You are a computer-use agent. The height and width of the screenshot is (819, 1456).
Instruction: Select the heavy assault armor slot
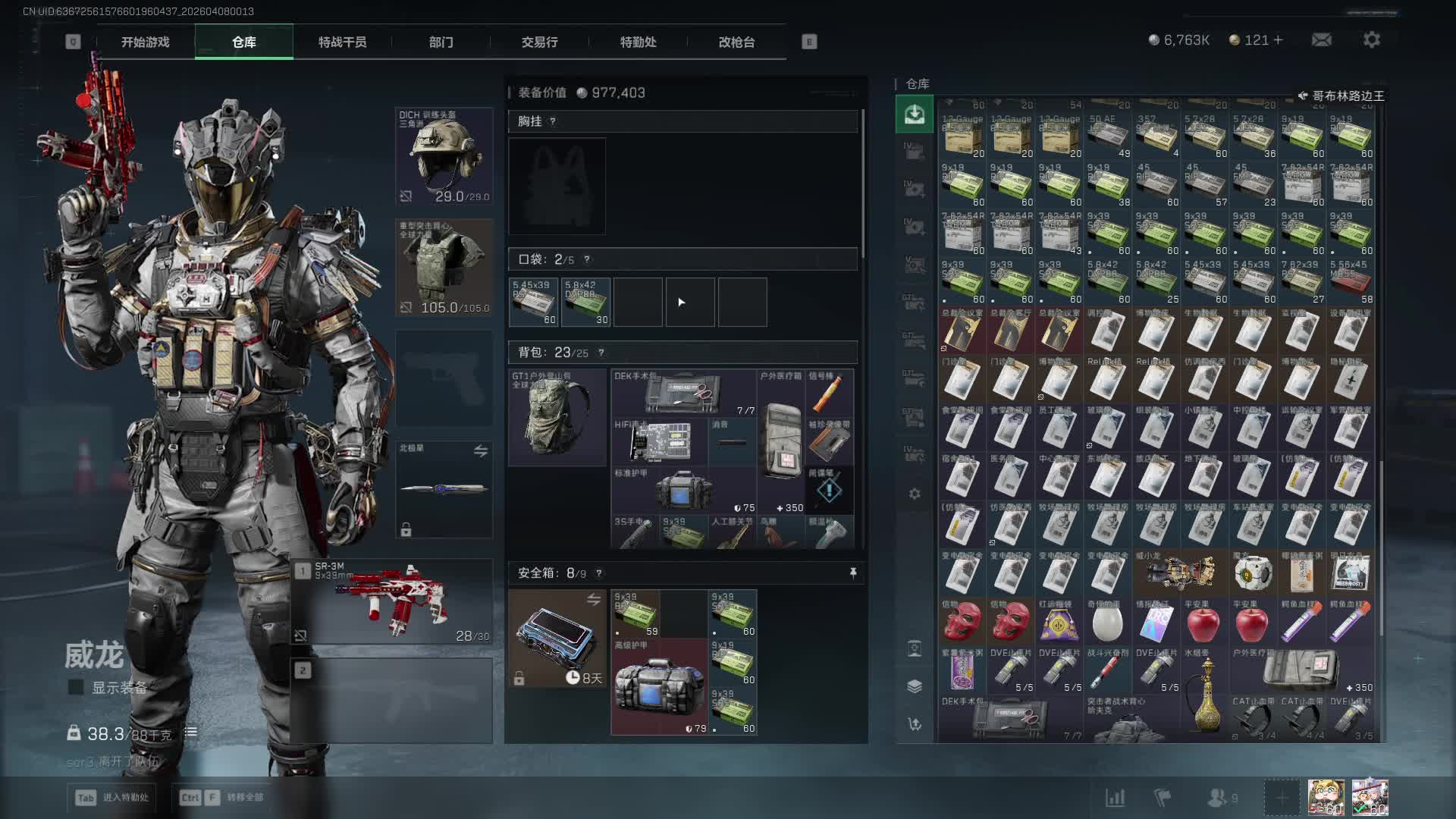point(444,268)
